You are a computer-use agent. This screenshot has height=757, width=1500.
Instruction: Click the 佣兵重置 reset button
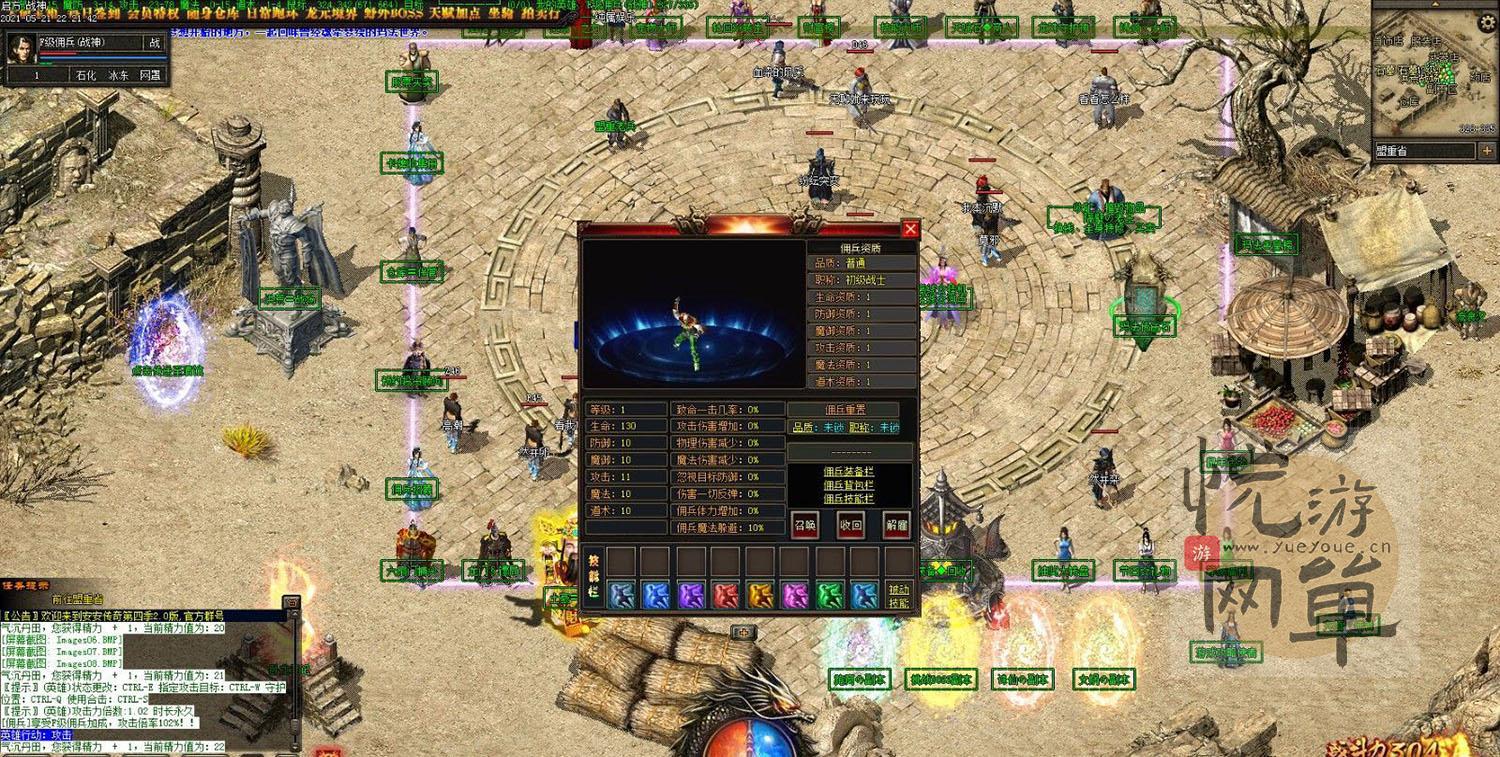[x=845, y=410]
